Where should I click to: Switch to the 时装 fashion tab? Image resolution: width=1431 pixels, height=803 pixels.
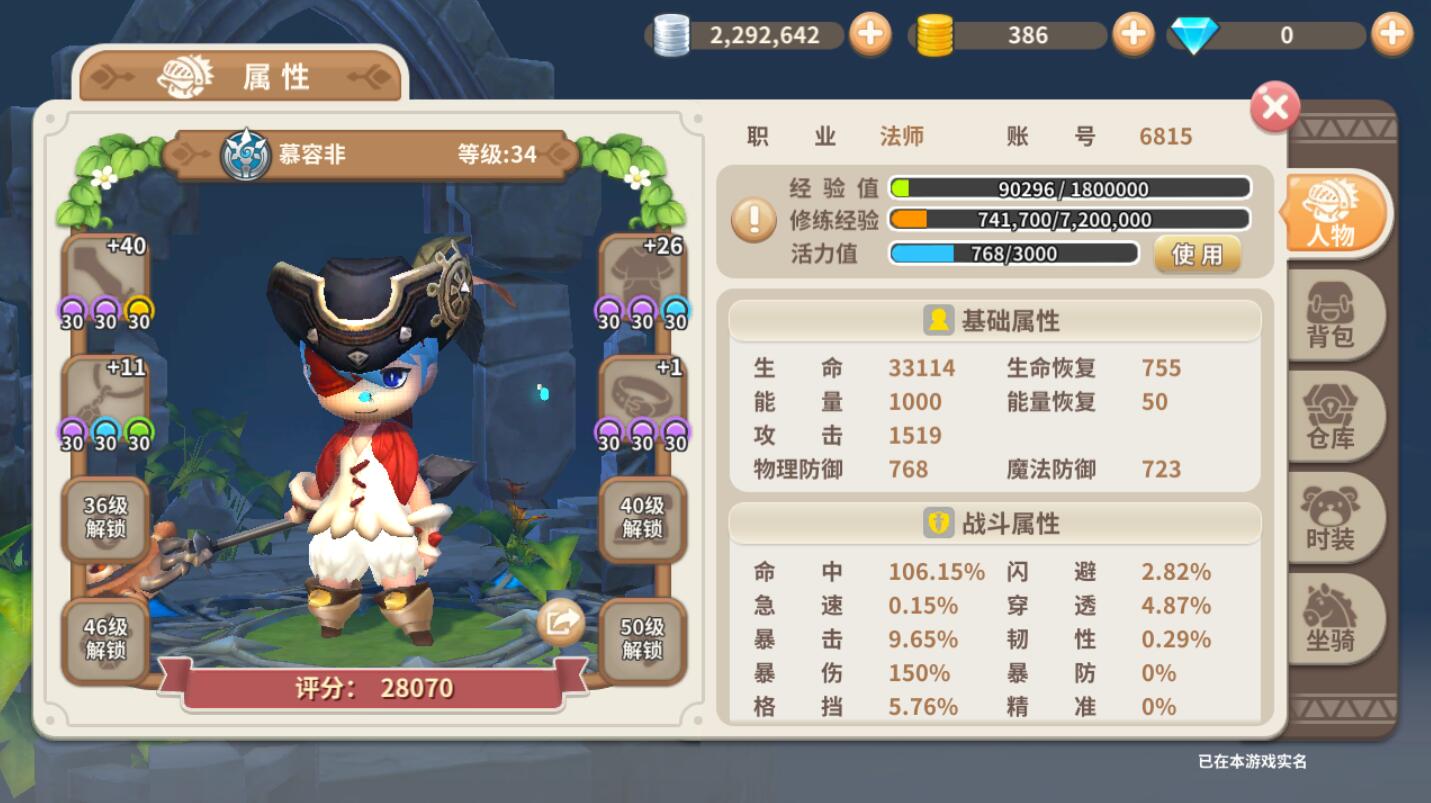[1331, 518]
